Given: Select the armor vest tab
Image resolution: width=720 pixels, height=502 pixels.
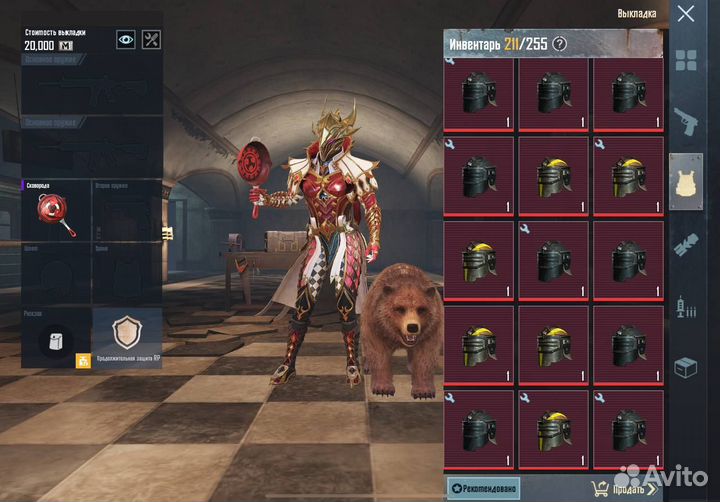Looking at the screenshot, I should 686,181.
